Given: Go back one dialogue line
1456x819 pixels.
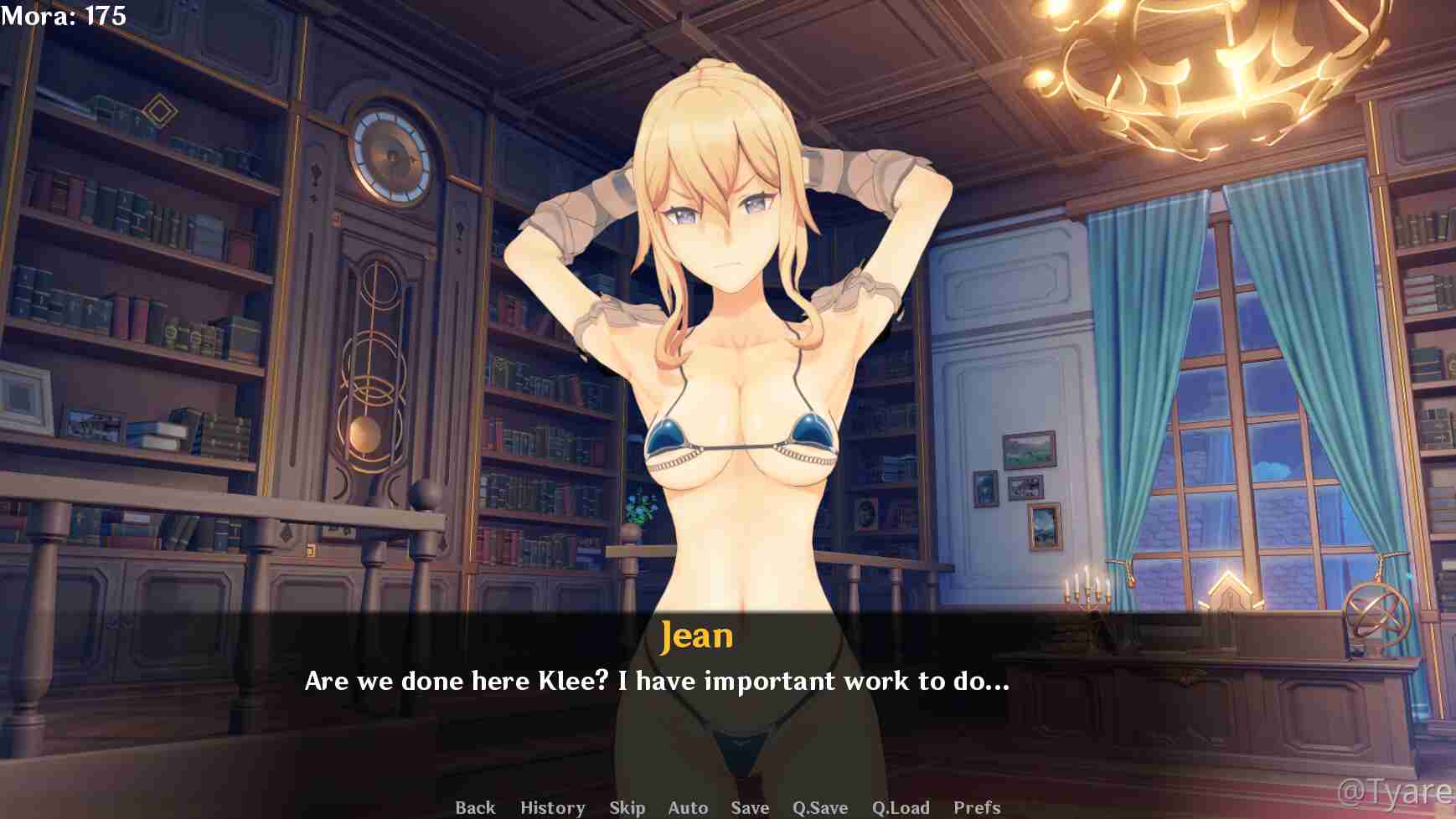Looking at the screenshot, I should pos(475,807).
